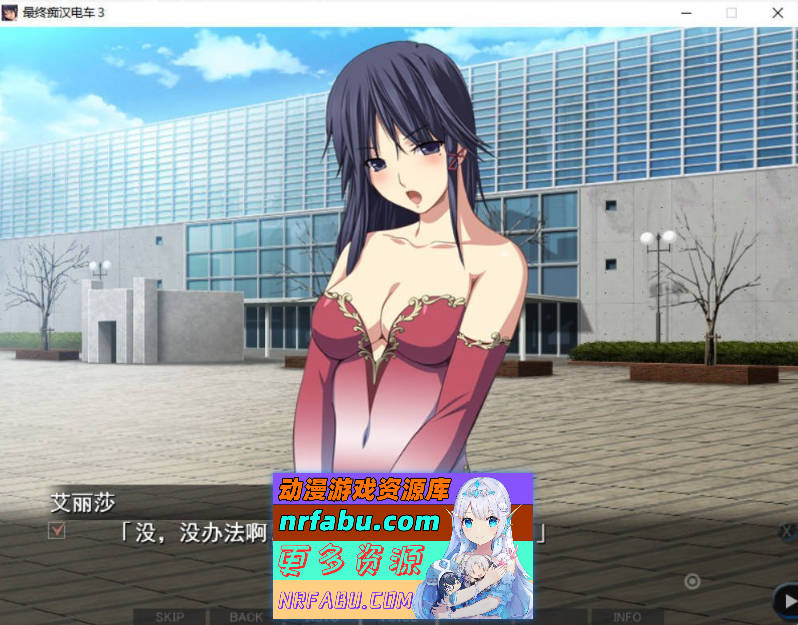Hide the dialogue box with the X button
Viewport: 798px width, 625px height.
point(787,532)
